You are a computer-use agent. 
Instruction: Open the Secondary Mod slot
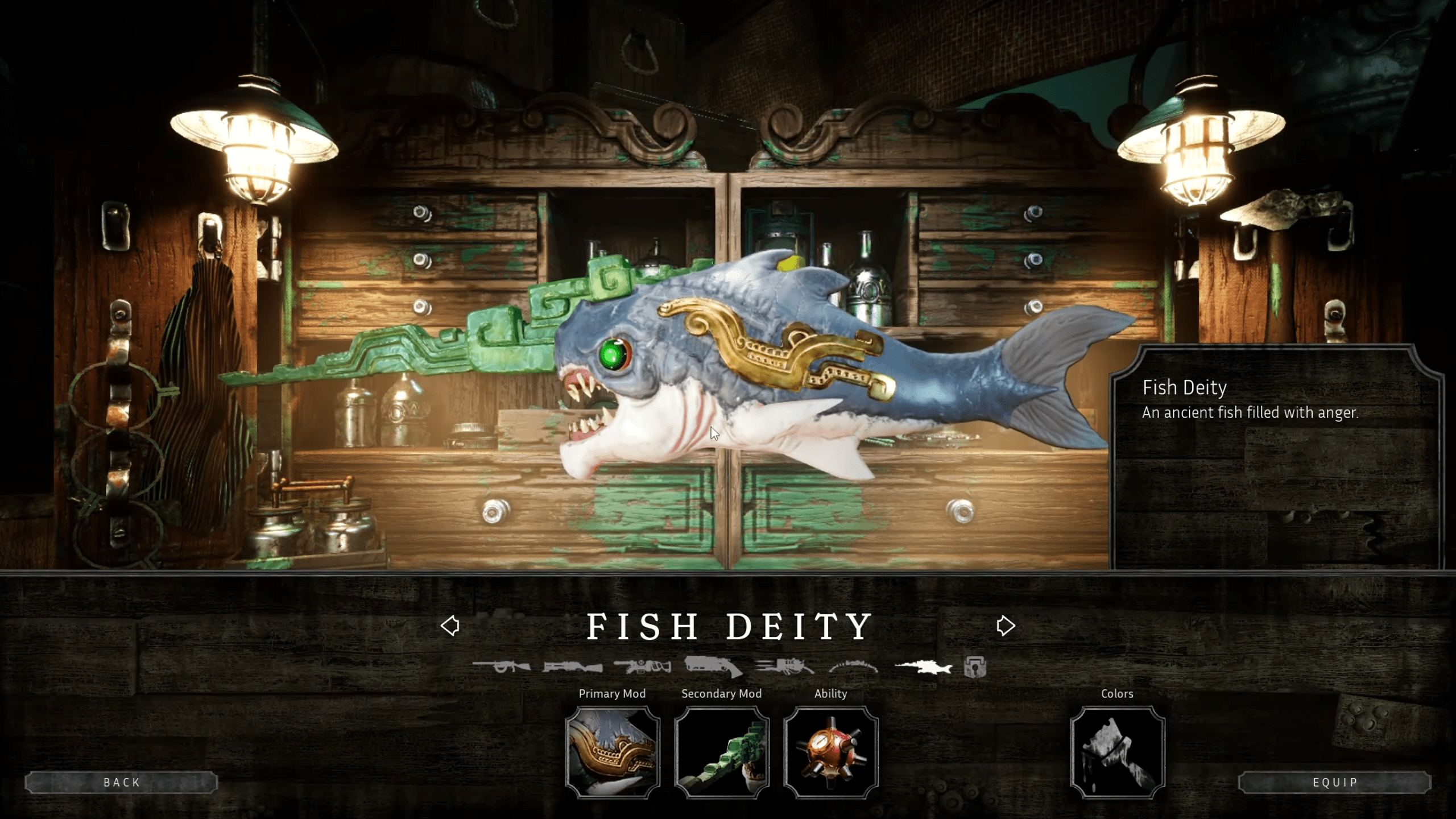coord(721,750)
